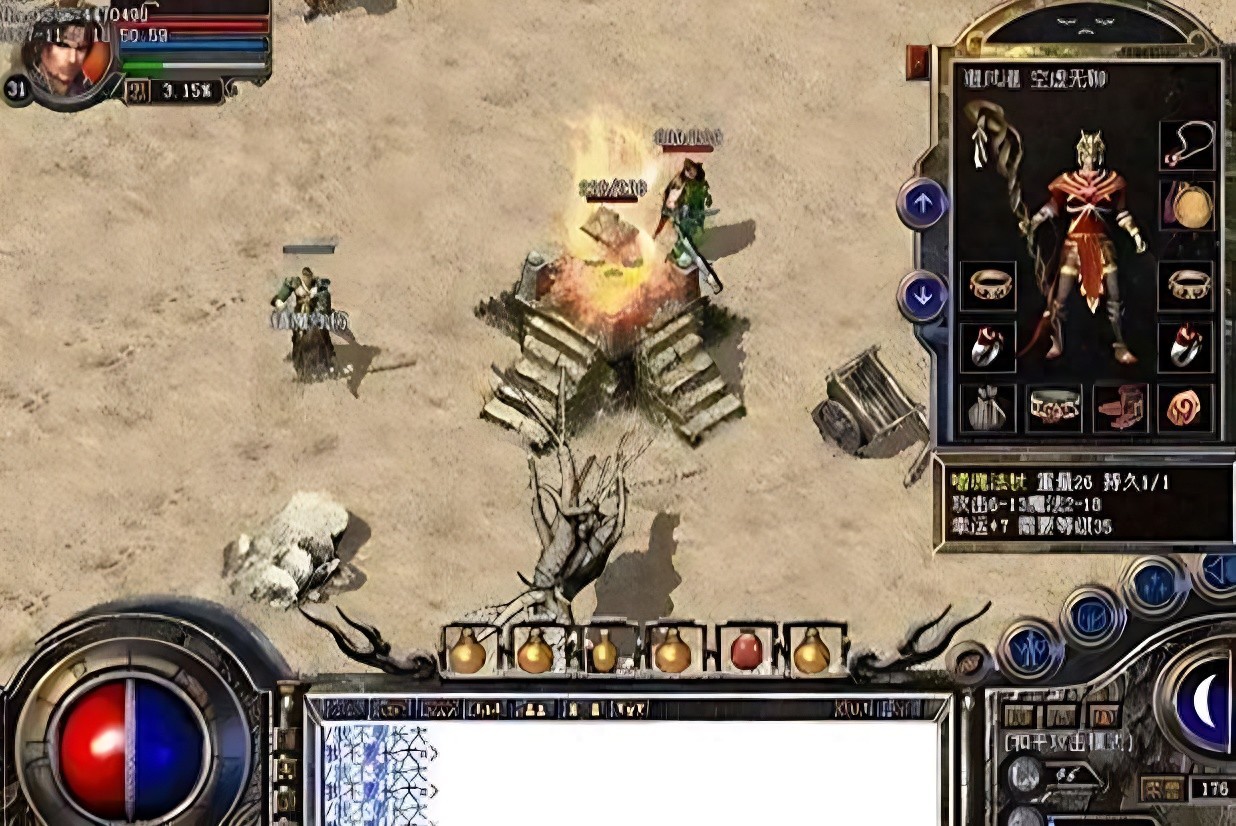Click the up arrow button on equipment panel
Screen dimensions: 1236x826
click(922, 204)
